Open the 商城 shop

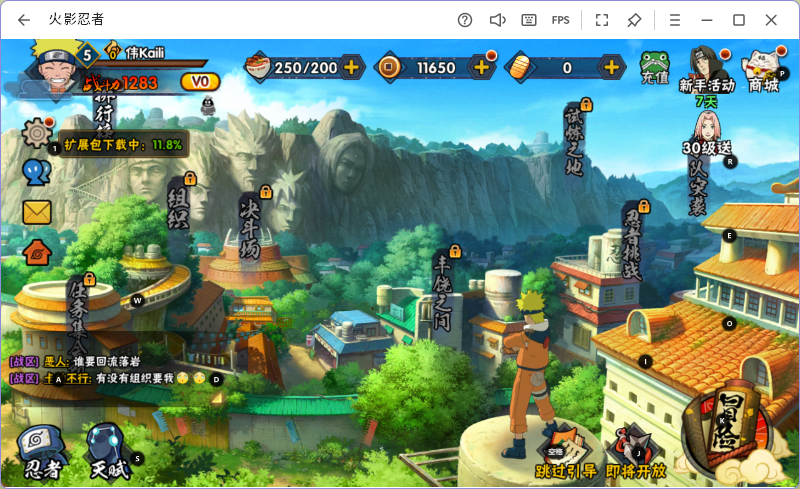(x=765, y=68)
